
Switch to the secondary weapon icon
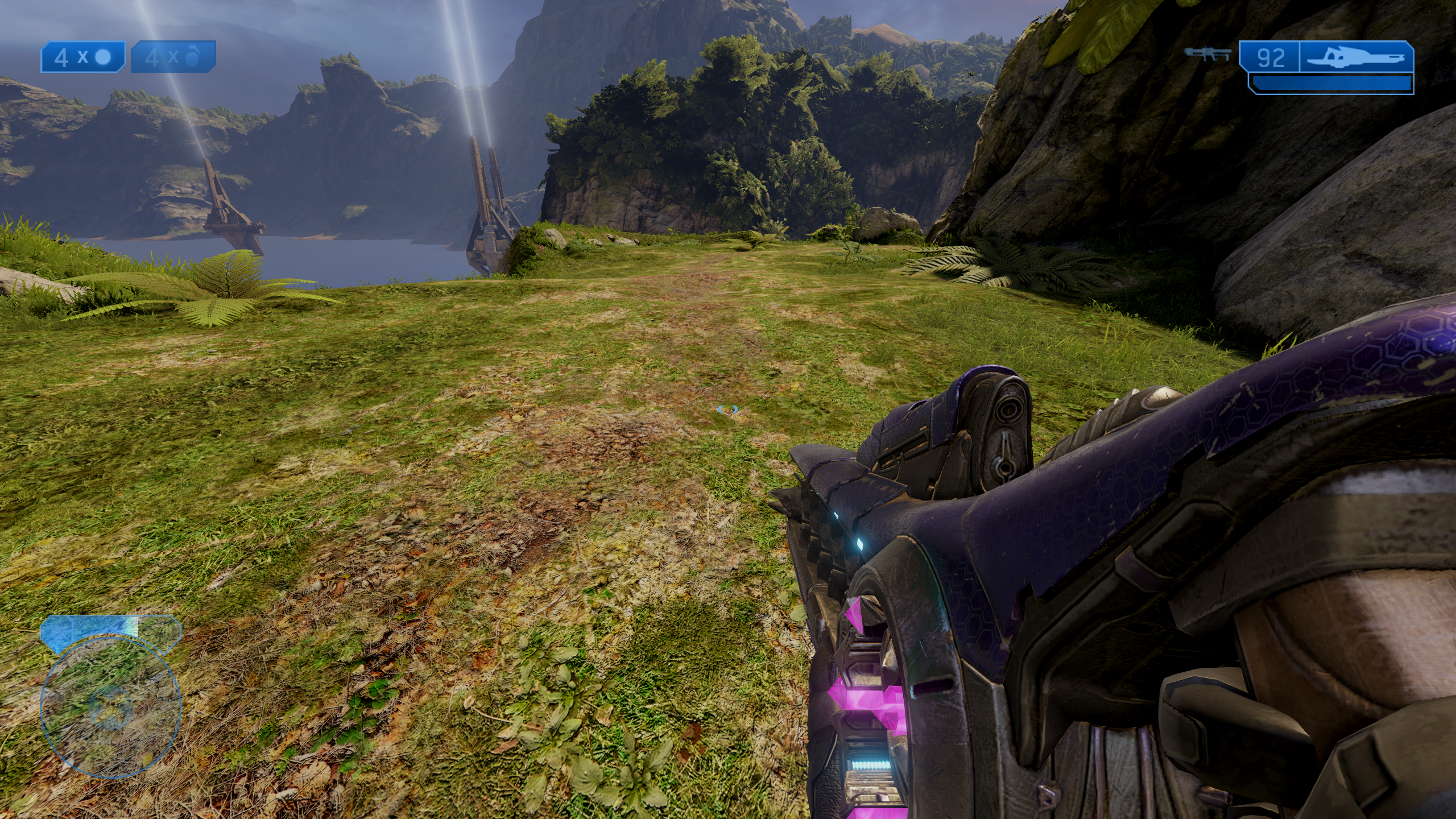point(1208,54)
